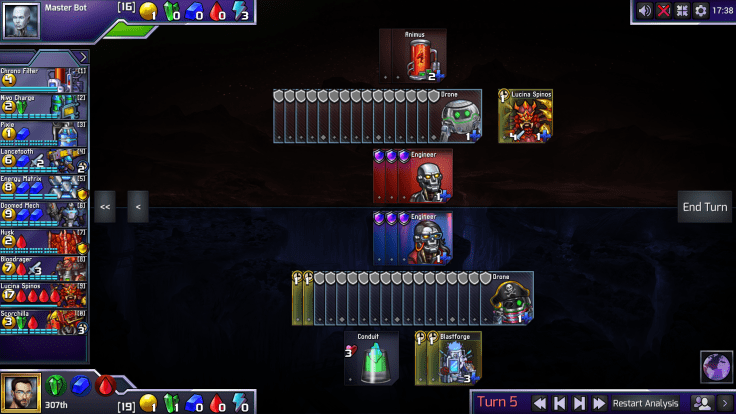Screen dimensions: 736x414
Task: Select your Conduit card
Action: 370,359
